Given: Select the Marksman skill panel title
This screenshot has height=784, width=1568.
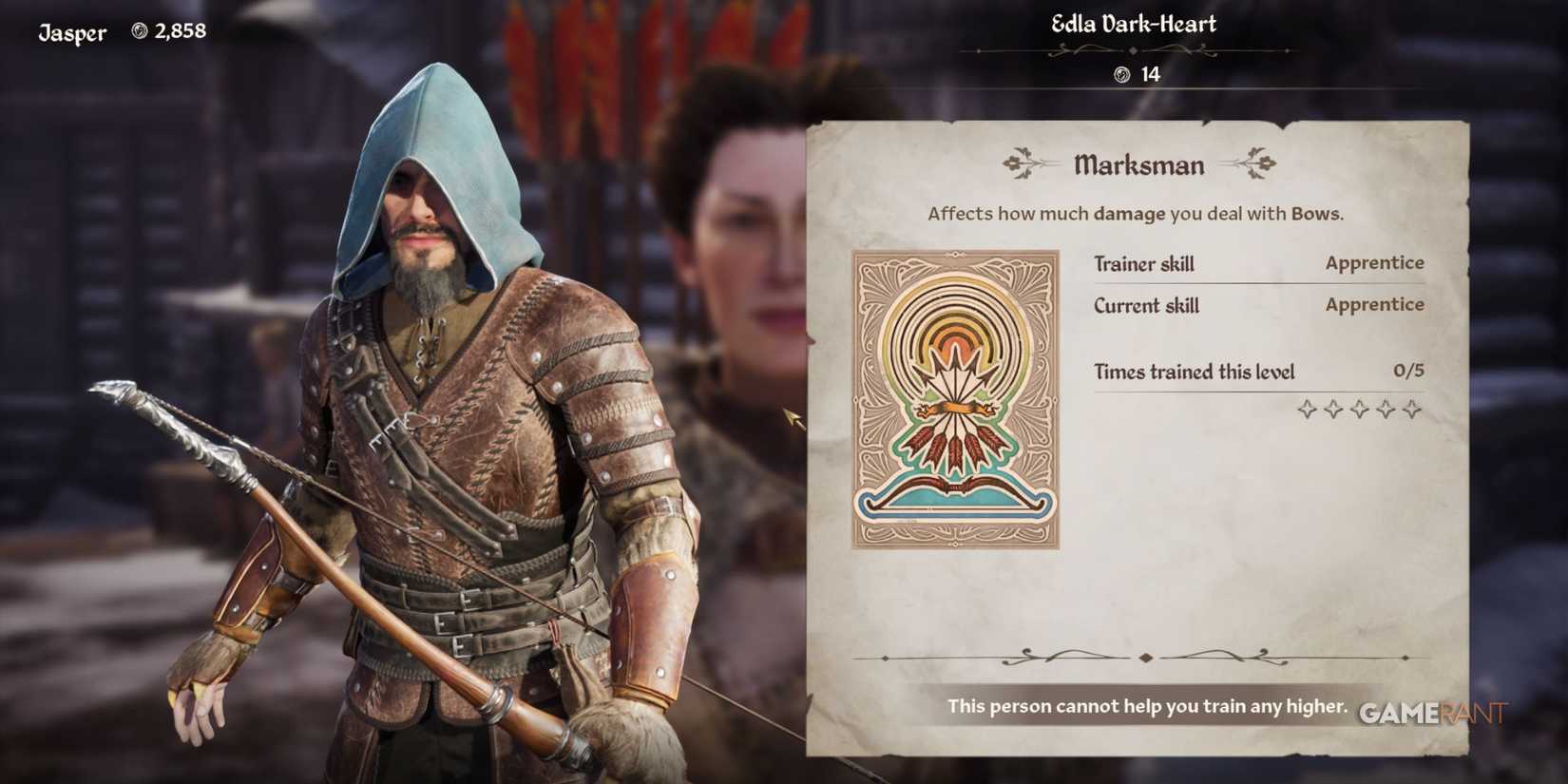Looking at the screenshot, I should [x=1138, y=163].
